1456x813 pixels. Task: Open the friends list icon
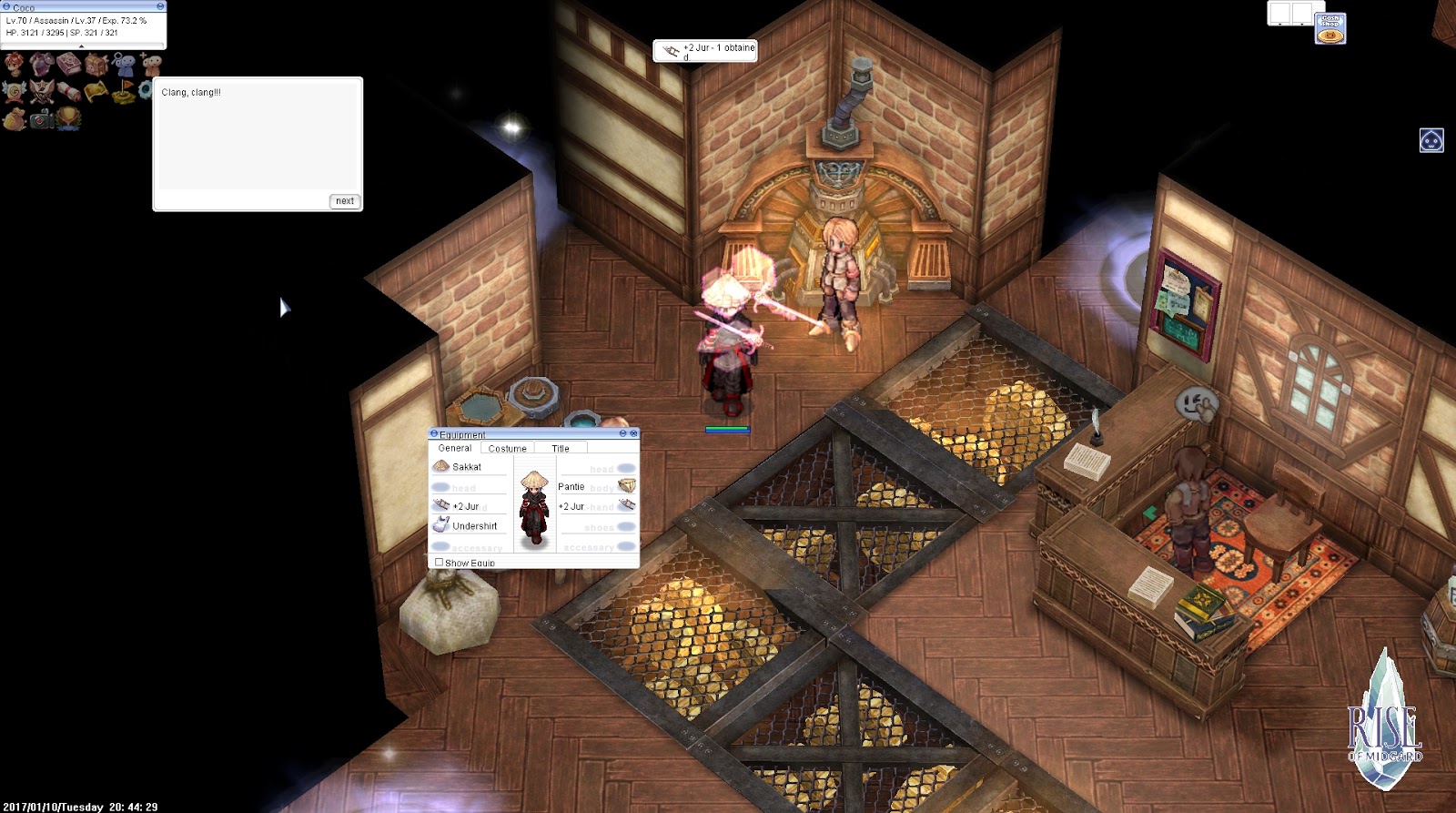[x=151, y=63]
